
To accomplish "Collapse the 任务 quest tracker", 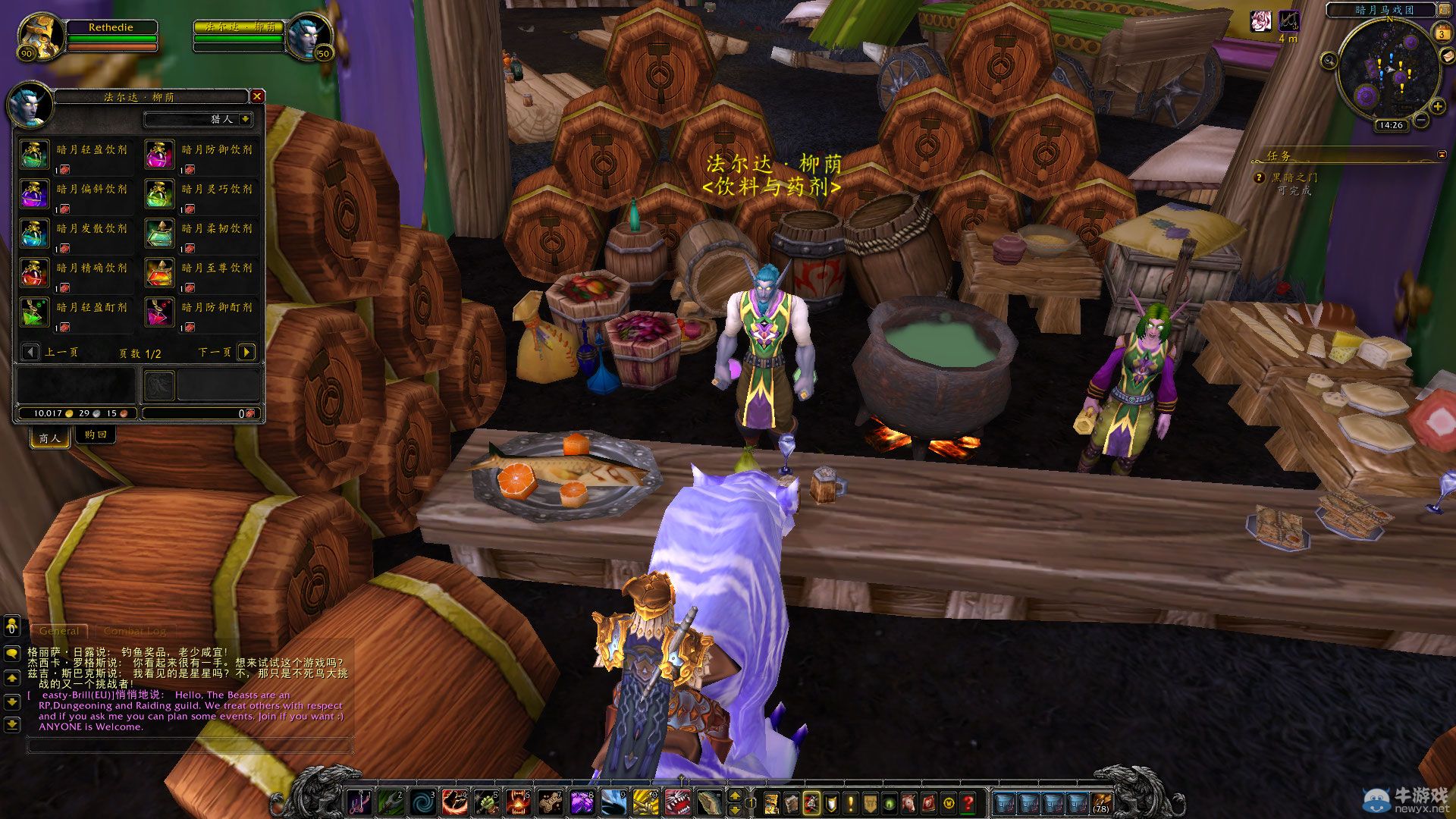I will pyautogui.click(x=1442, y=155).
